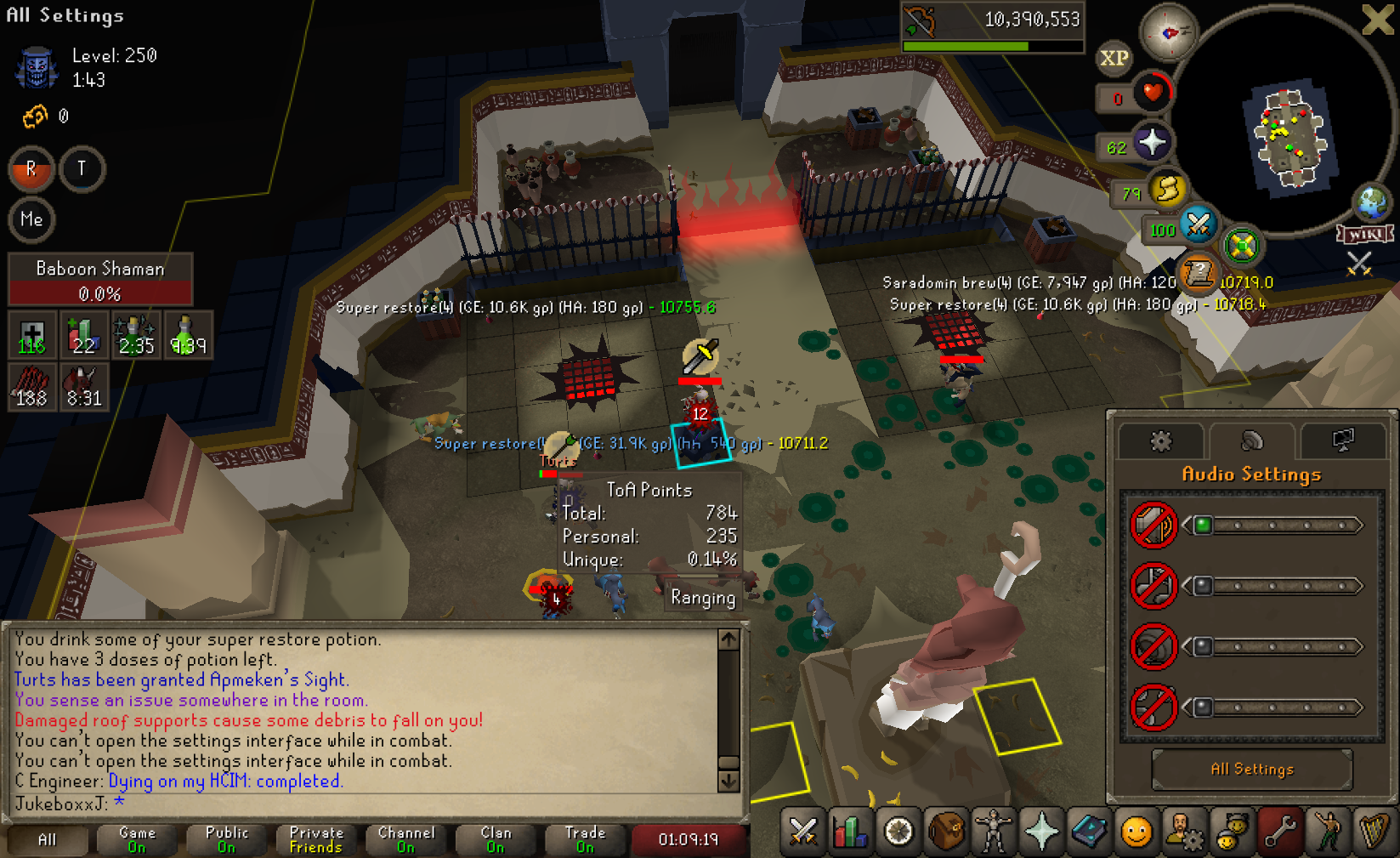
Task: Open the music harp tab
Action: tap(1373, 832)
